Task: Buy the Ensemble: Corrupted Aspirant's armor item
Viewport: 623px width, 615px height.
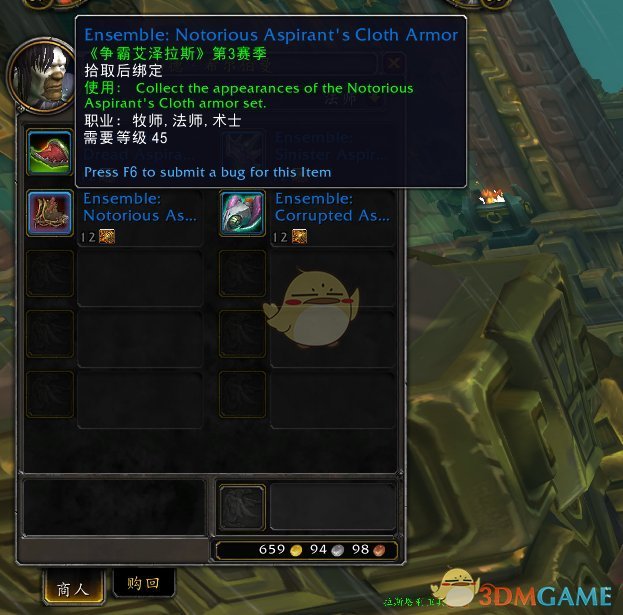Action: coord(242,212)
